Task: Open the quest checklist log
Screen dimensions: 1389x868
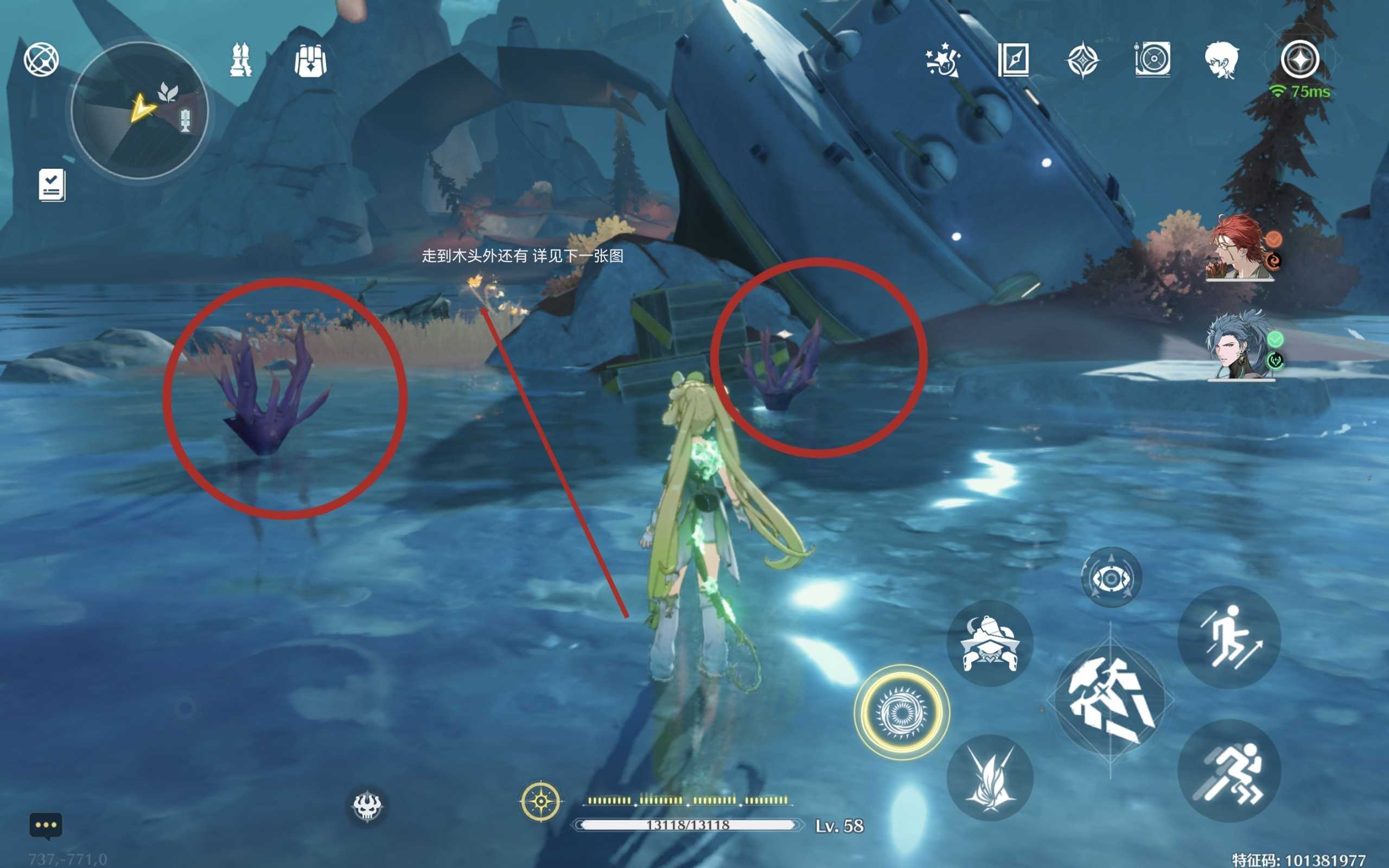Action: click(x=52, y=185)
